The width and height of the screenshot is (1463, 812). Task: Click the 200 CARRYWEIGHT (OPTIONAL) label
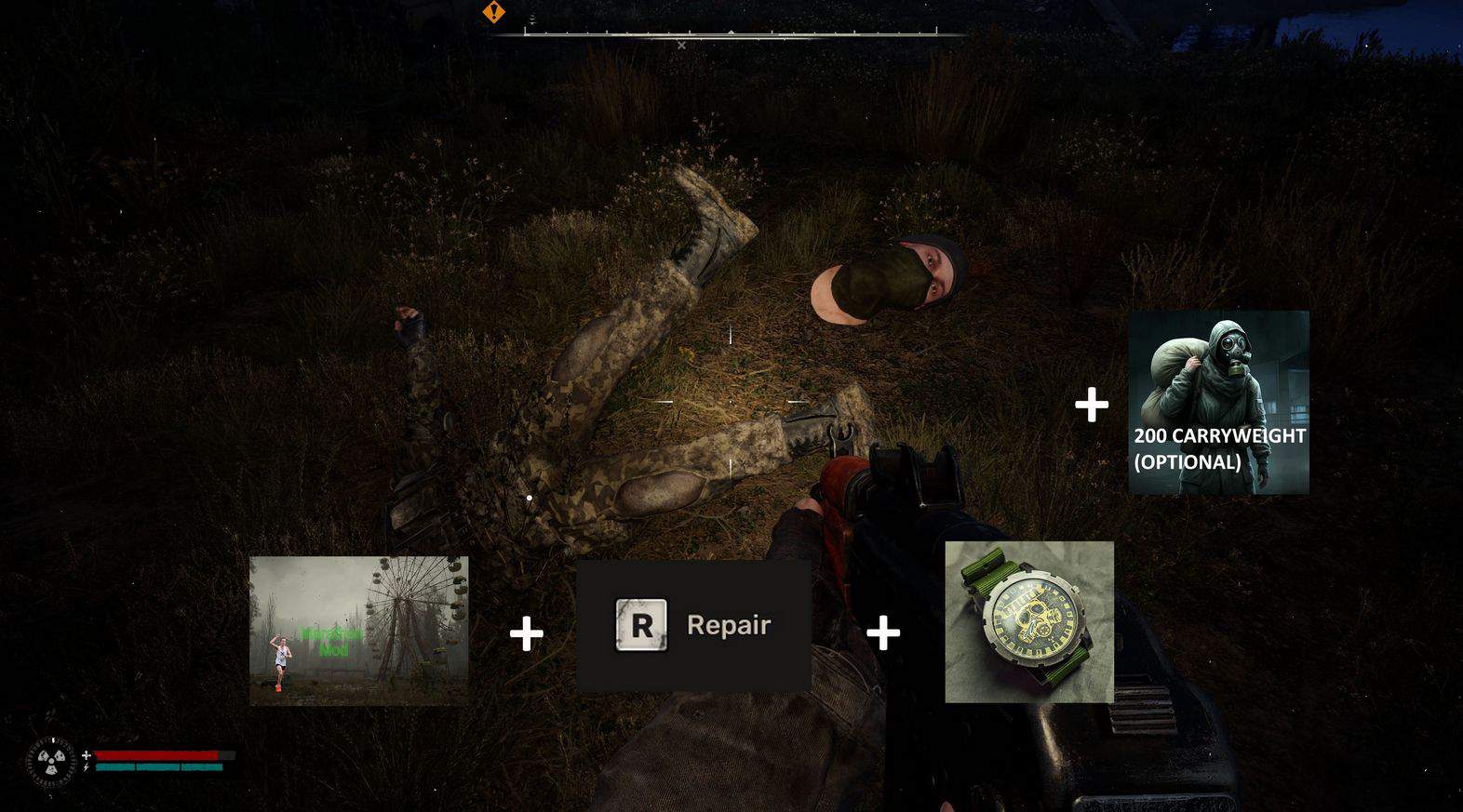point(1220,448)
